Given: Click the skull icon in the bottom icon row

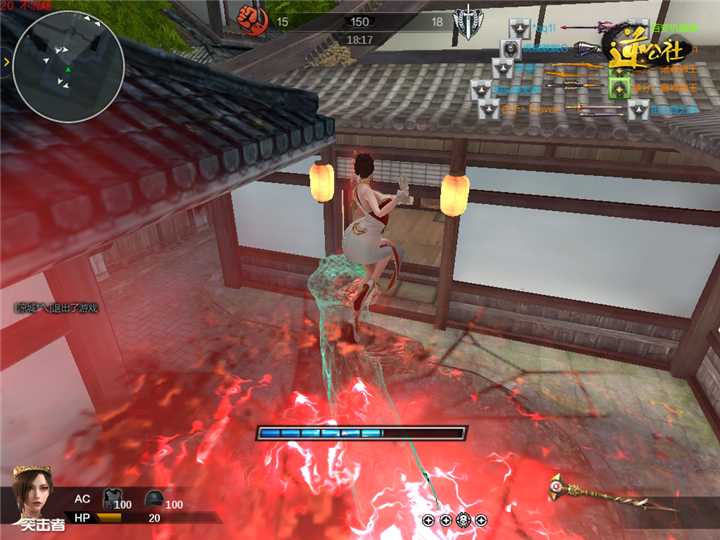Looking at the screenshot, I should tap(463, 520).
